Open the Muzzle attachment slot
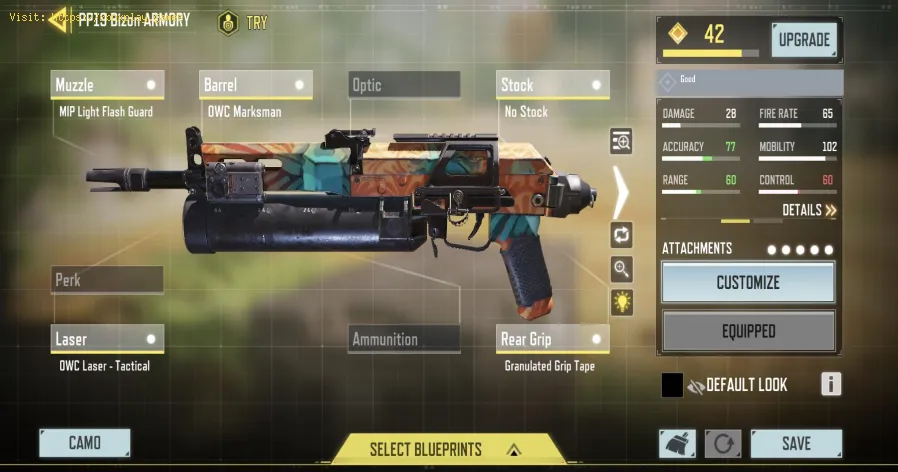 click(107, 85)
